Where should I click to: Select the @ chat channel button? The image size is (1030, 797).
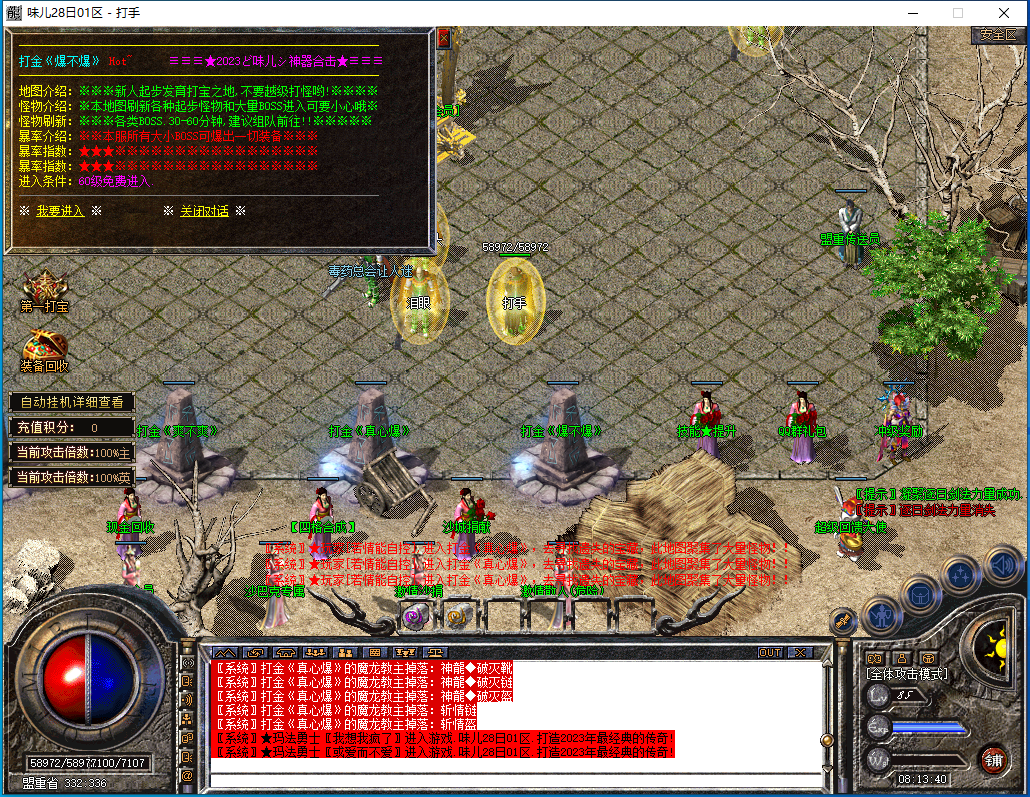coord(187,775)
